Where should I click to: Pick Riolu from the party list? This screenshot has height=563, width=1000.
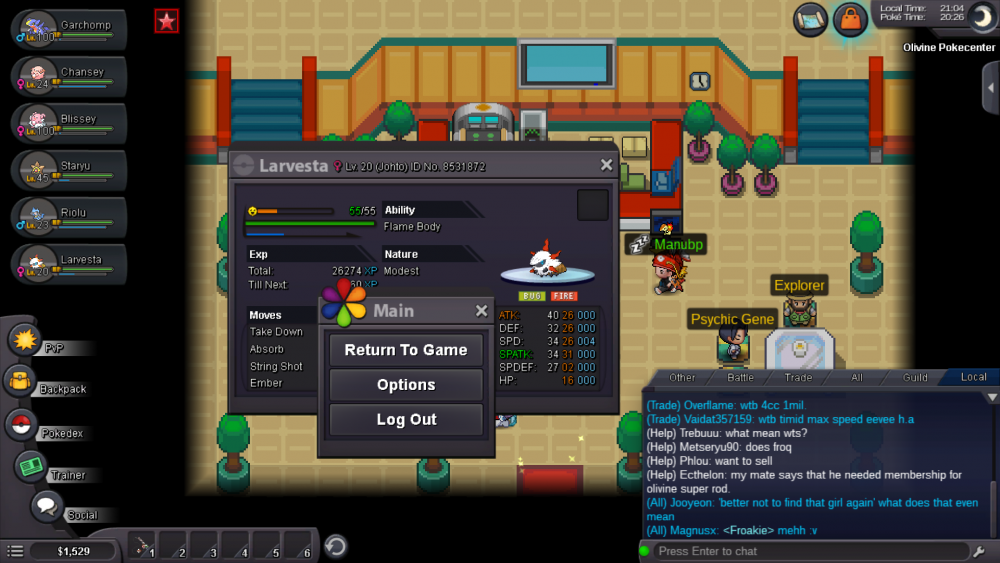(x=68, y=218)
